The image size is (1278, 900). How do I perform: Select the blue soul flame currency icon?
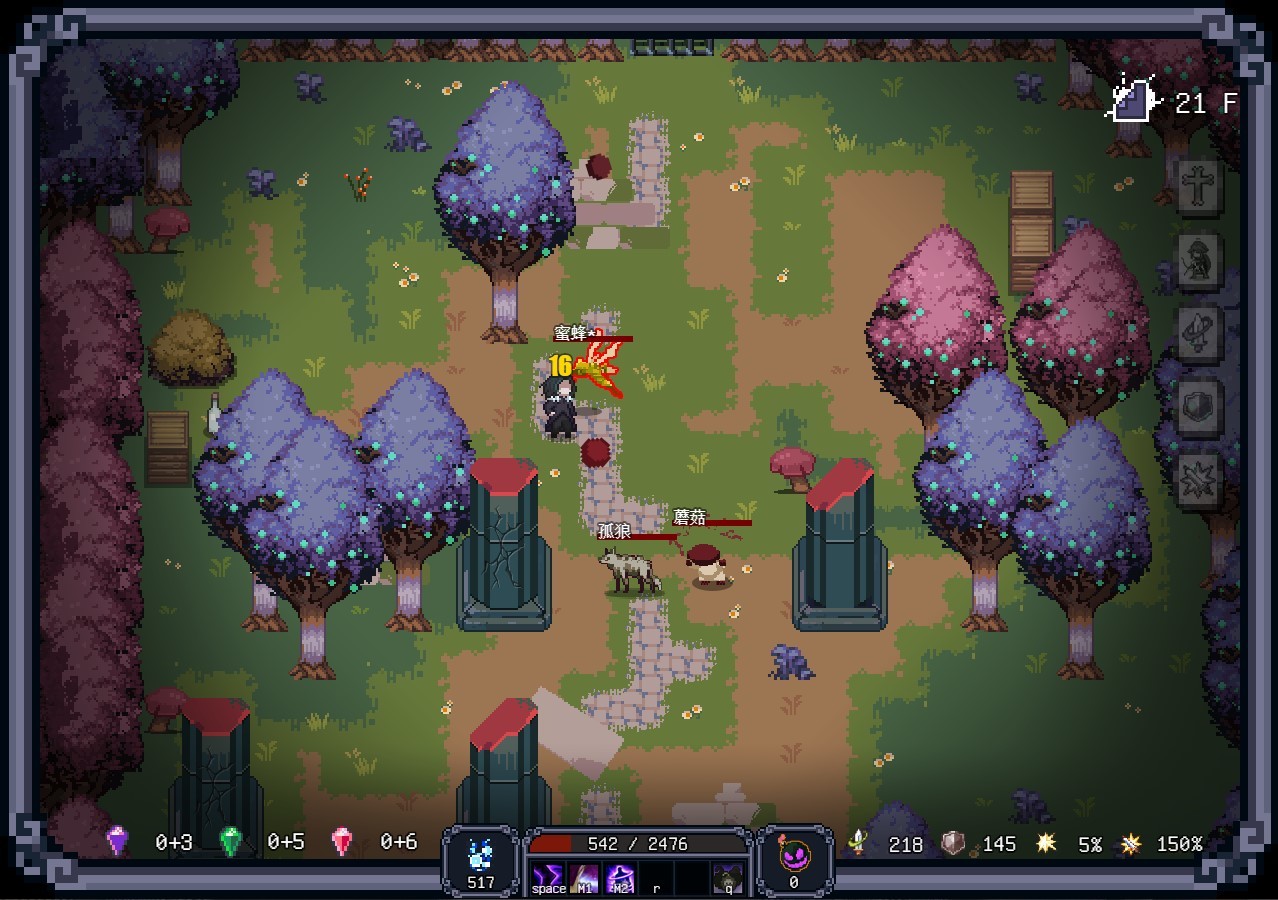[x=481, y=855]
